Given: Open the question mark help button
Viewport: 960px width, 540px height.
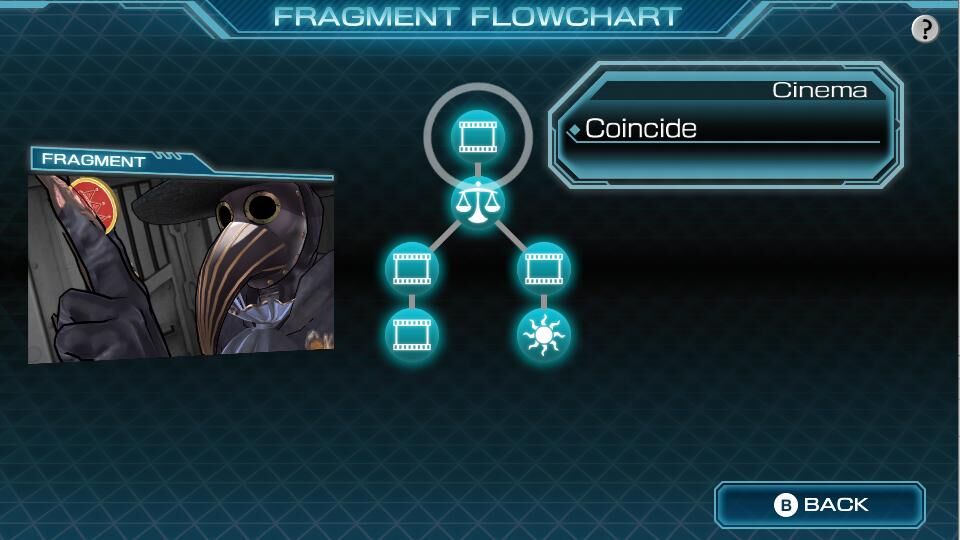Looking at the screenshot, I should 925,29.
